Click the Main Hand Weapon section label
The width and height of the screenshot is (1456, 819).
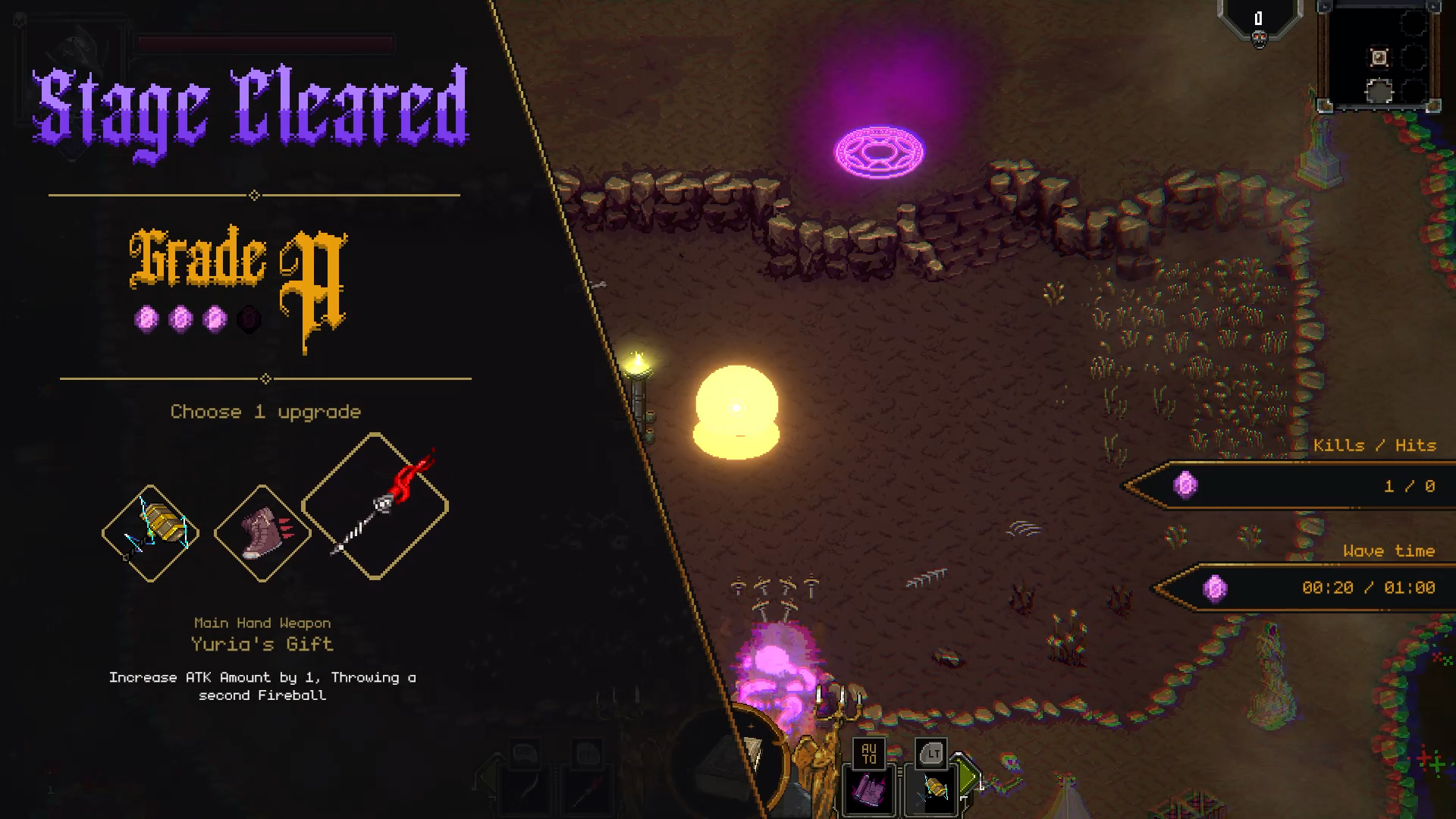[x=262, y=623]
